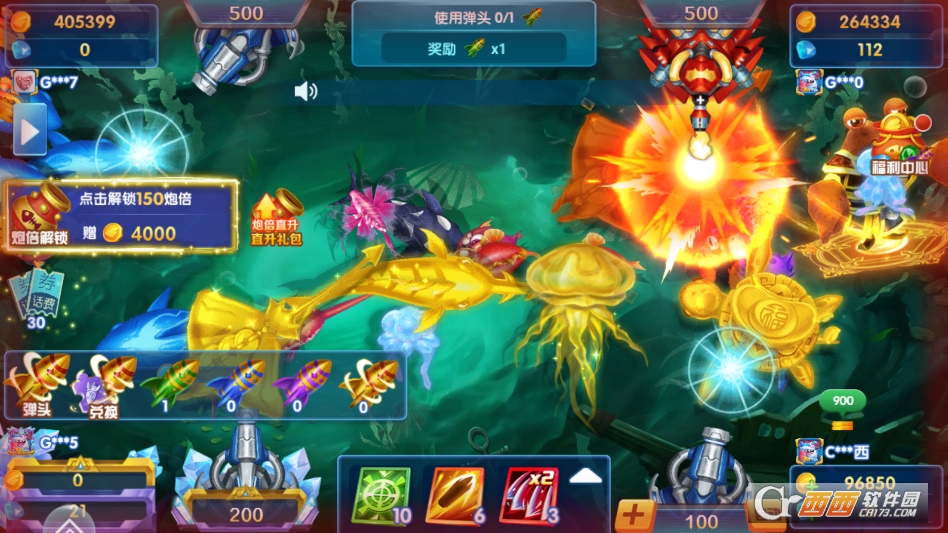View player G***0's avatar

(x=808, y=82)
